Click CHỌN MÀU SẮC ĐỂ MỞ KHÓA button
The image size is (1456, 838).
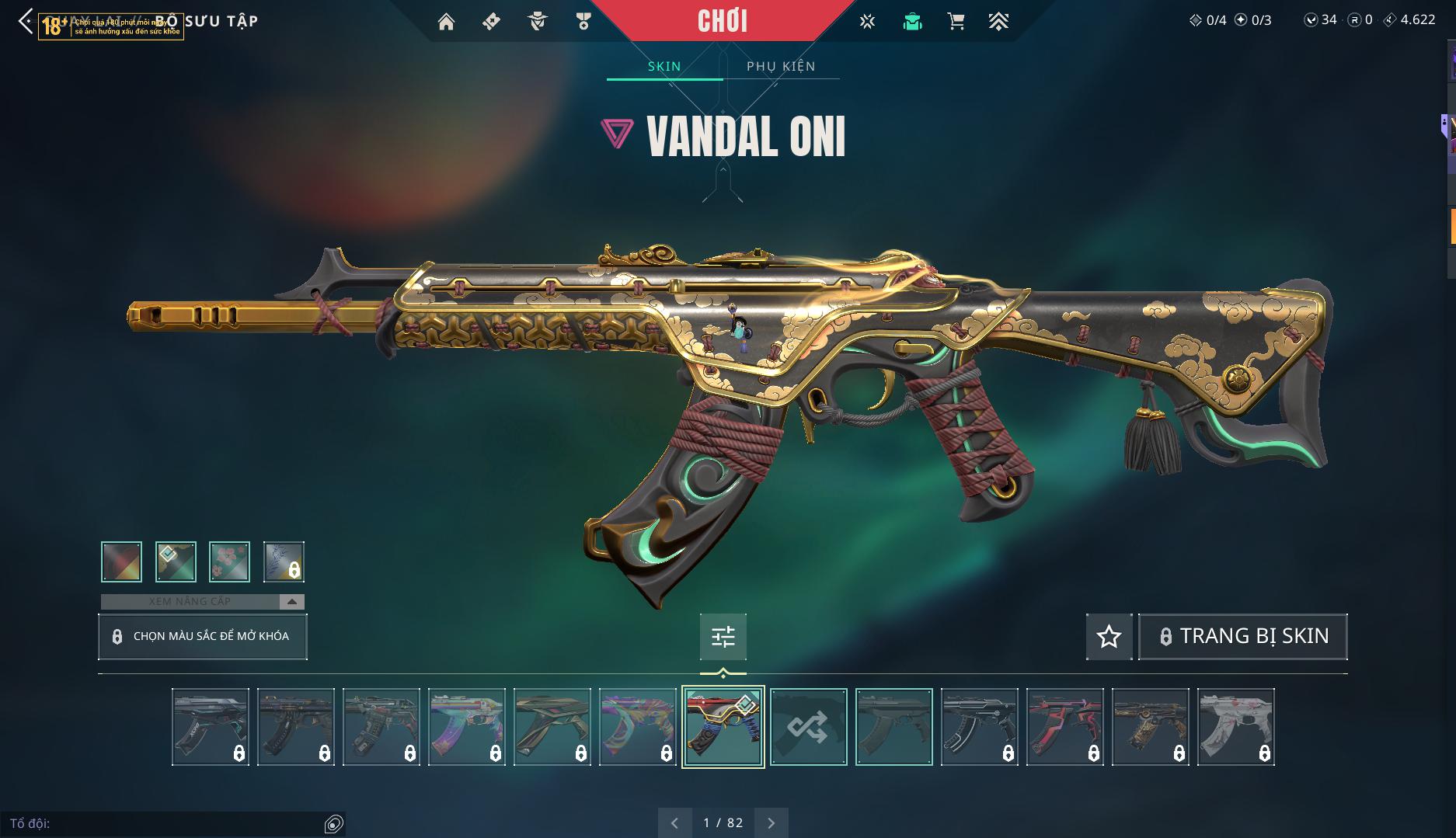tap(203, 636)
